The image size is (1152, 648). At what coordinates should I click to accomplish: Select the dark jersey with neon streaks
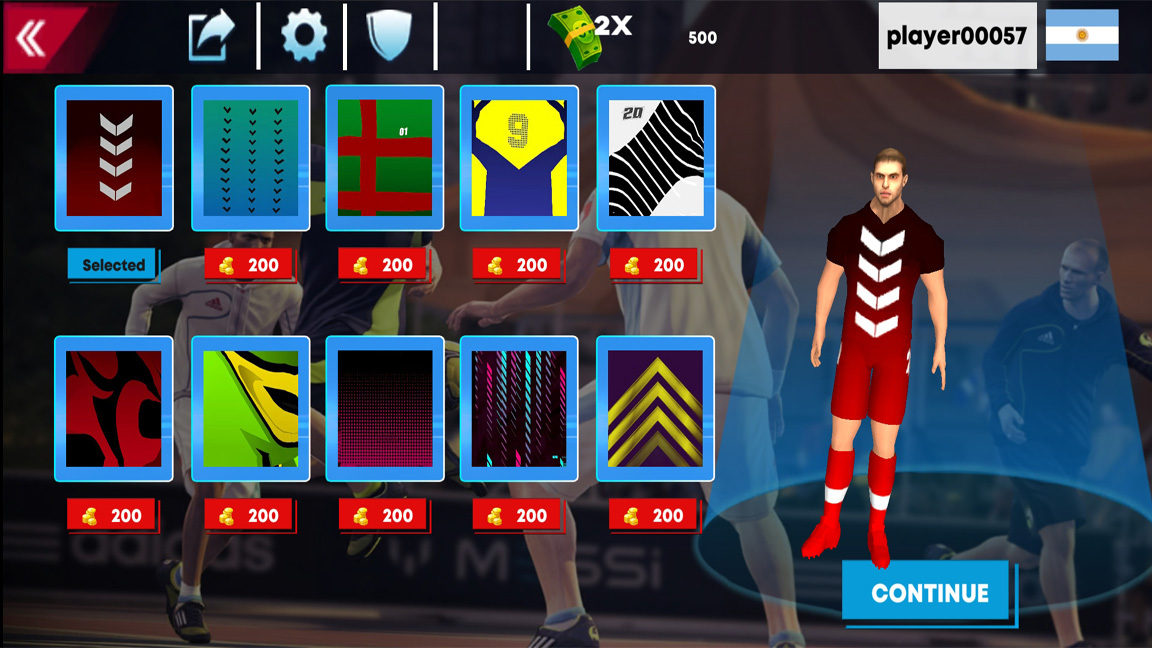tap(519, 409)
